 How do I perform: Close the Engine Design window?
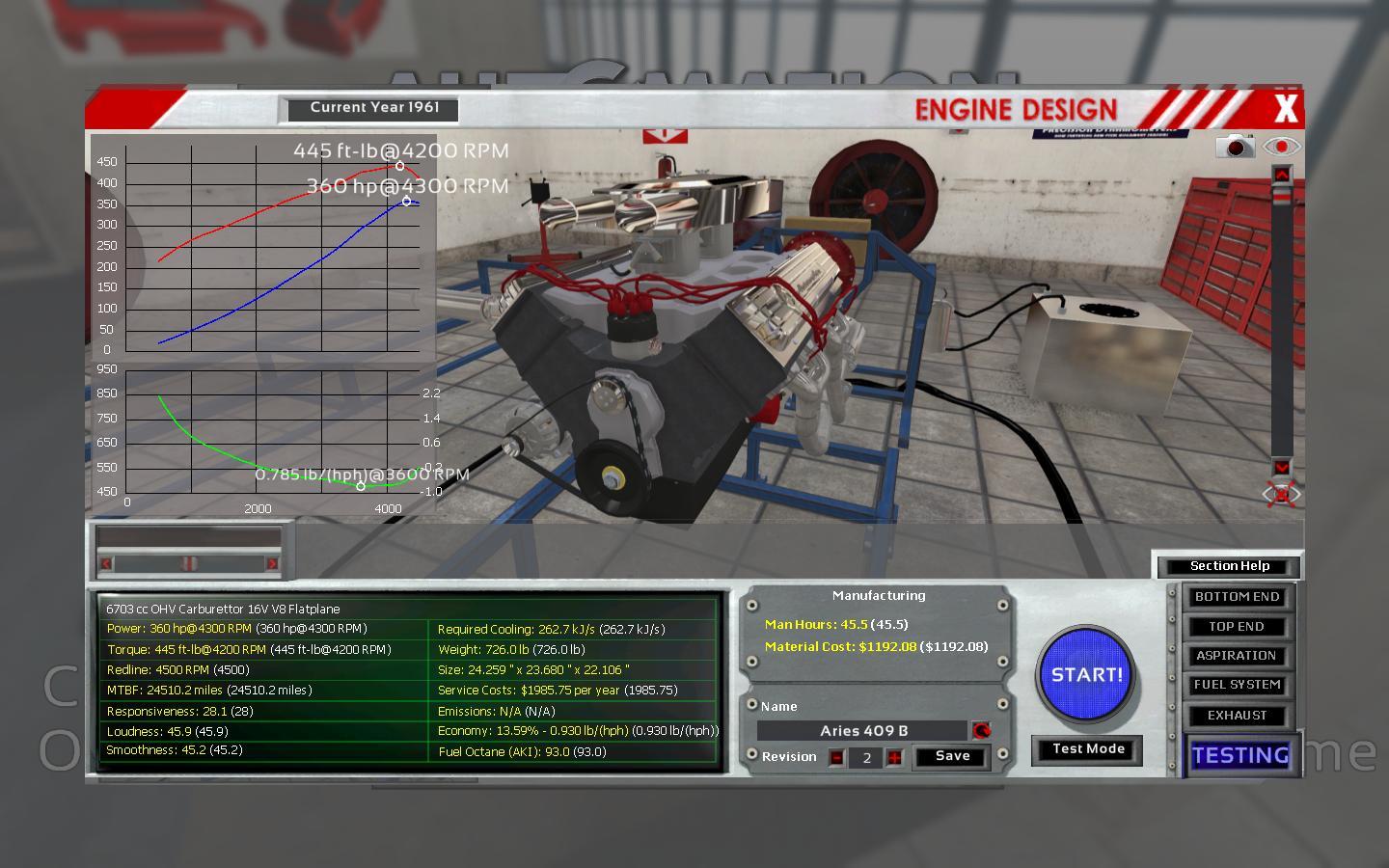(1285, 109)
